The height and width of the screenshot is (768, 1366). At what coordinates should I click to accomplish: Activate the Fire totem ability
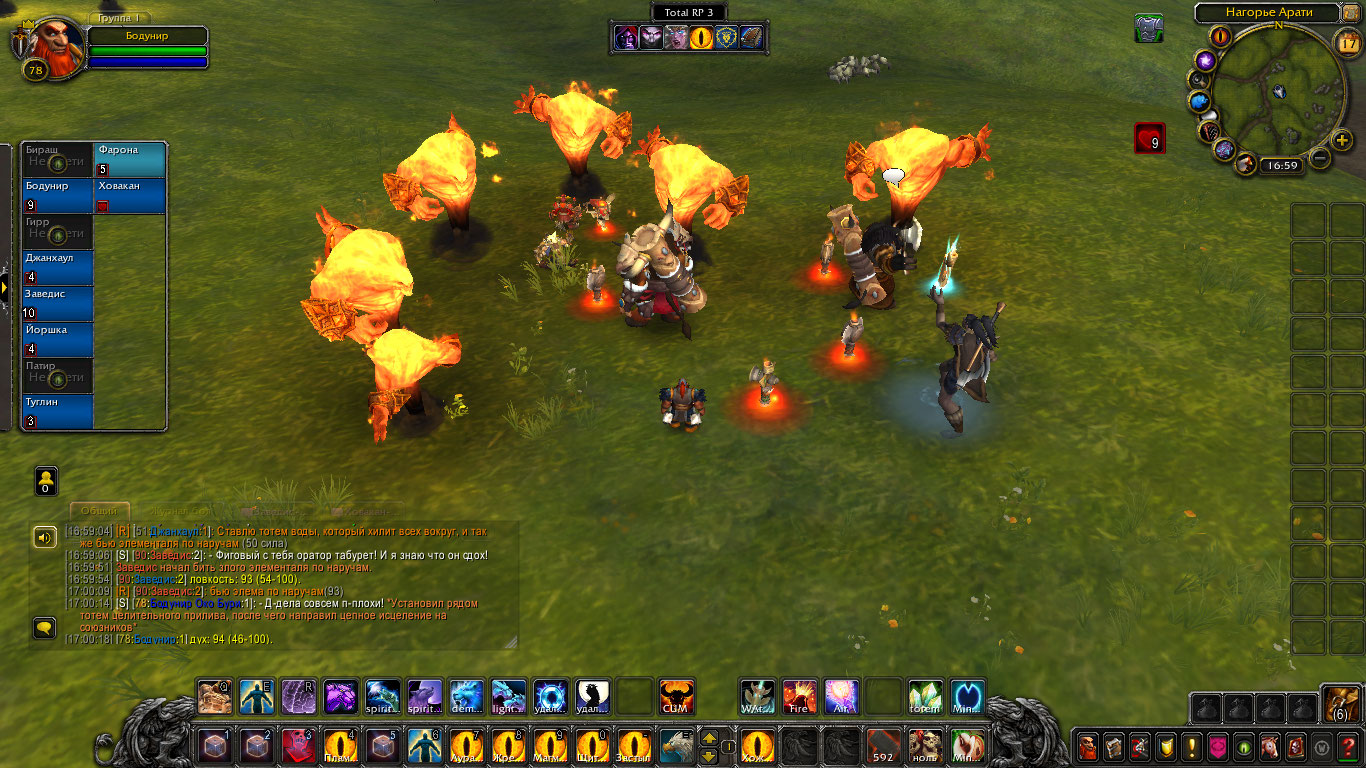[799, 697]
